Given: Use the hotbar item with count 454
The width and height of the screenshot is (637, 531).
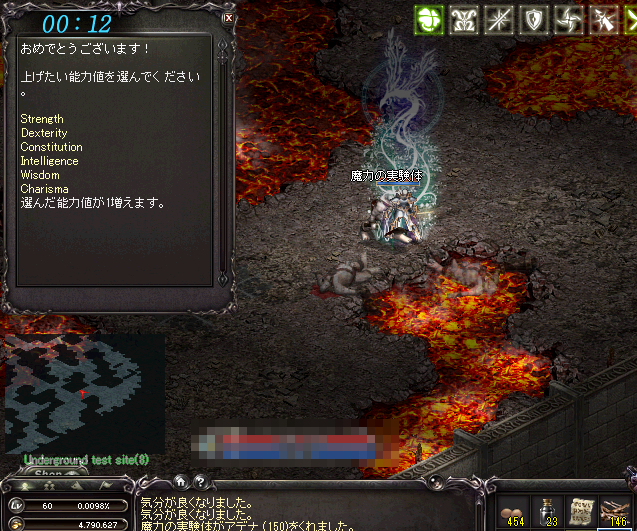Looking at the screenshot, I should point(513,511).
